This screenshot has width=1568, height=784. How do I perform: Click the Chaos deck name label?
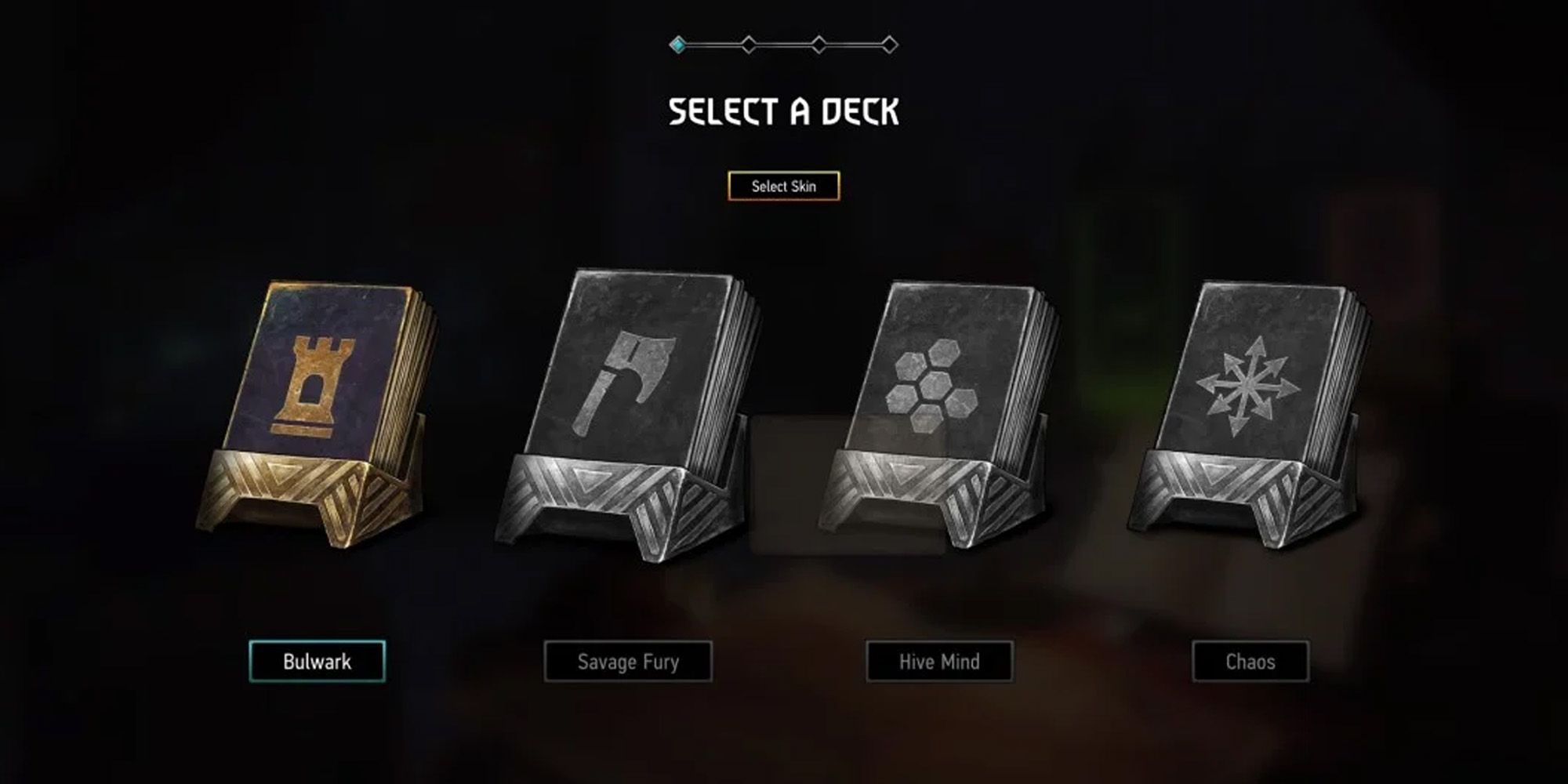coord(1252,661)
